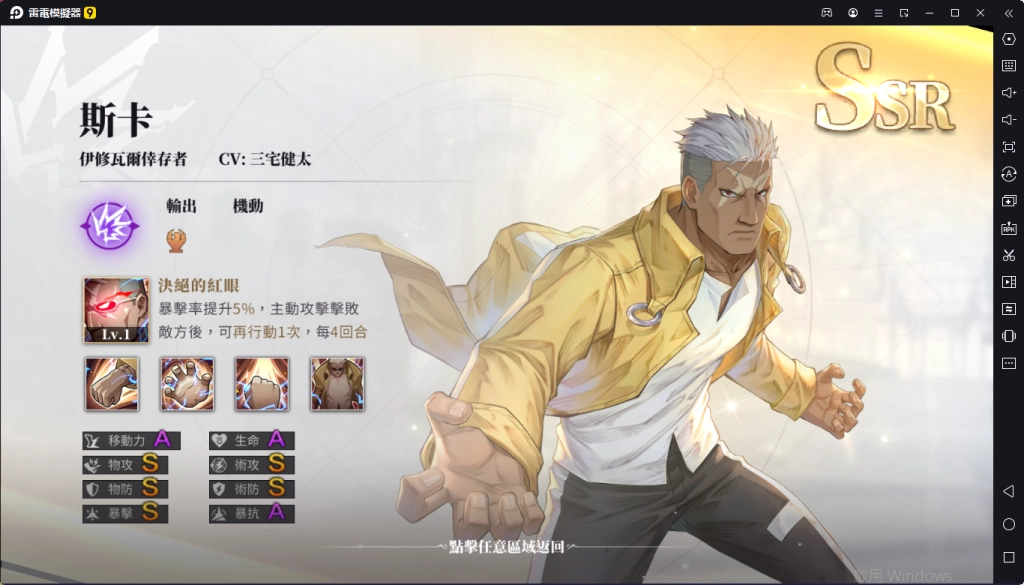Show the bronze trophy role badge

pyautogui.click(x=175, y=238)
